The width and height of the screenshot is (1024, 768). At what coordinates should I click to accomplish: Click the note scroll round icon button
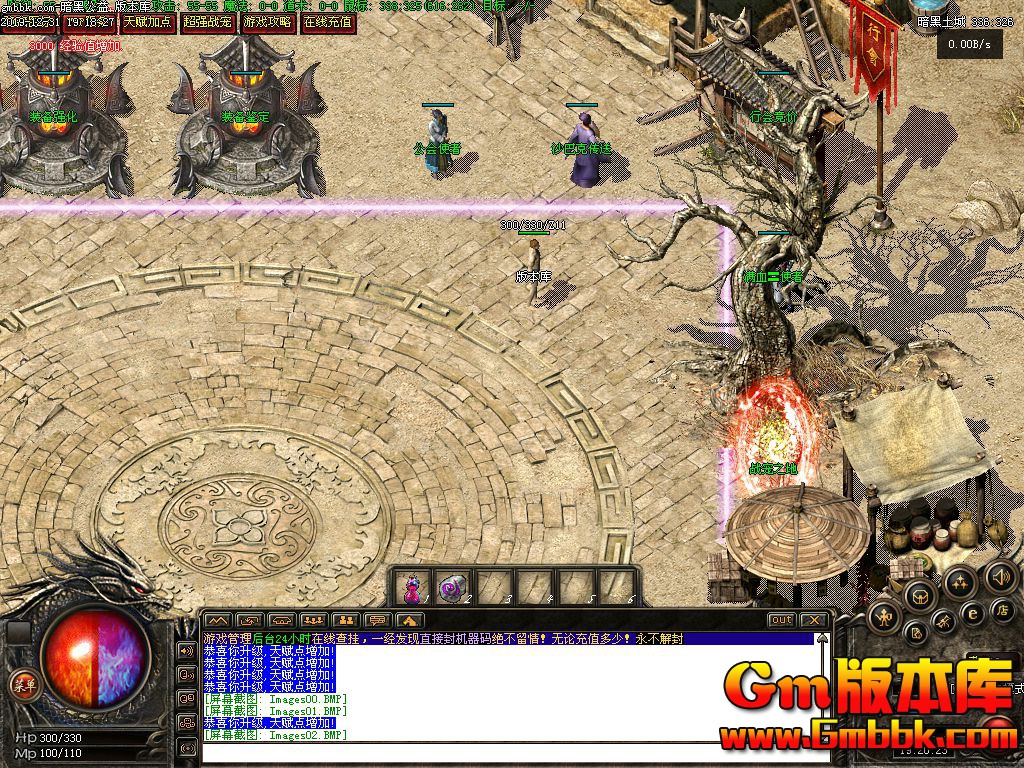click(x=915, y=632)
